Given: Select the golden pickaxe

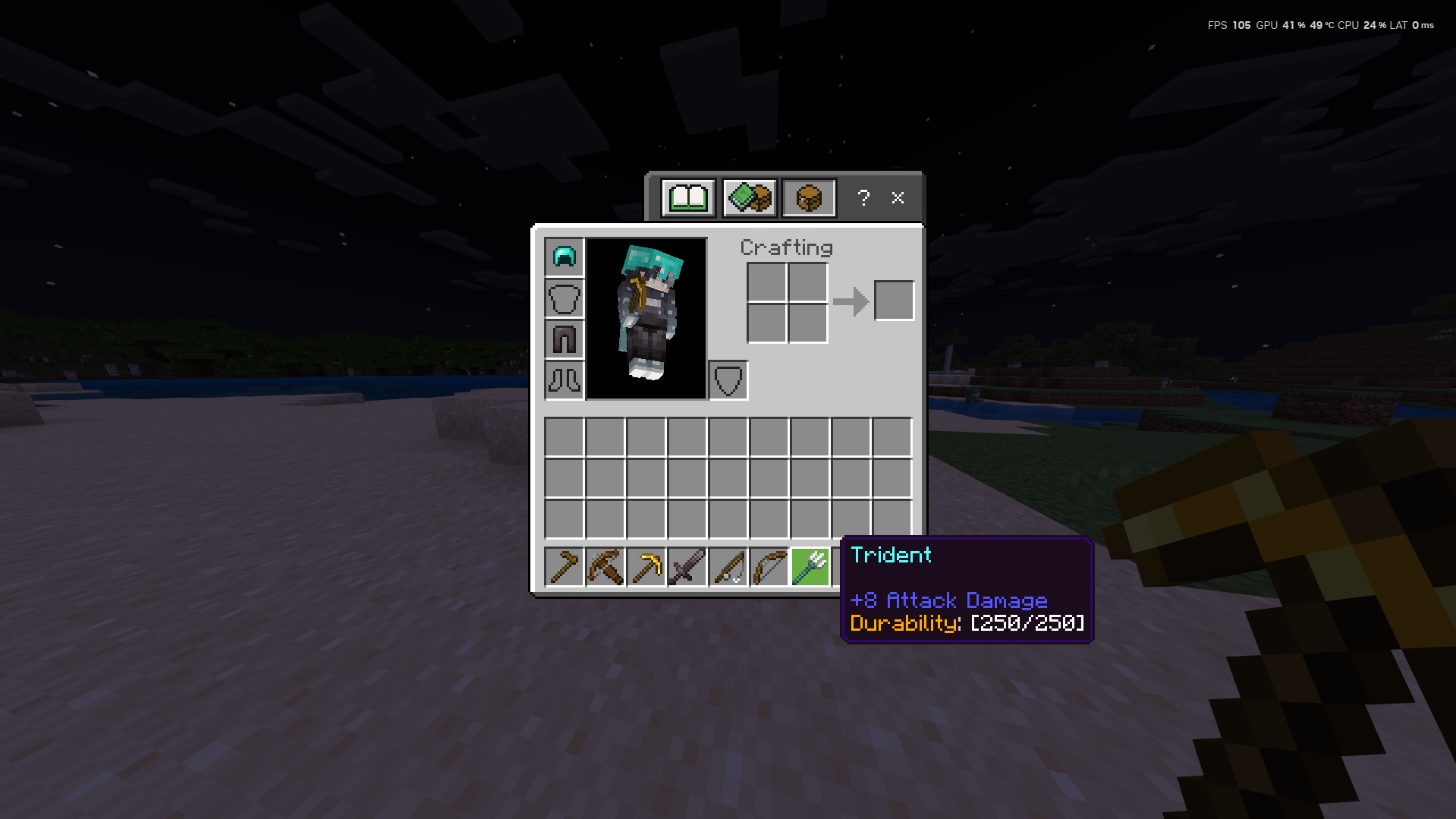Looking at the screenshot, I should pyautogui.click(x=646, y=566).
